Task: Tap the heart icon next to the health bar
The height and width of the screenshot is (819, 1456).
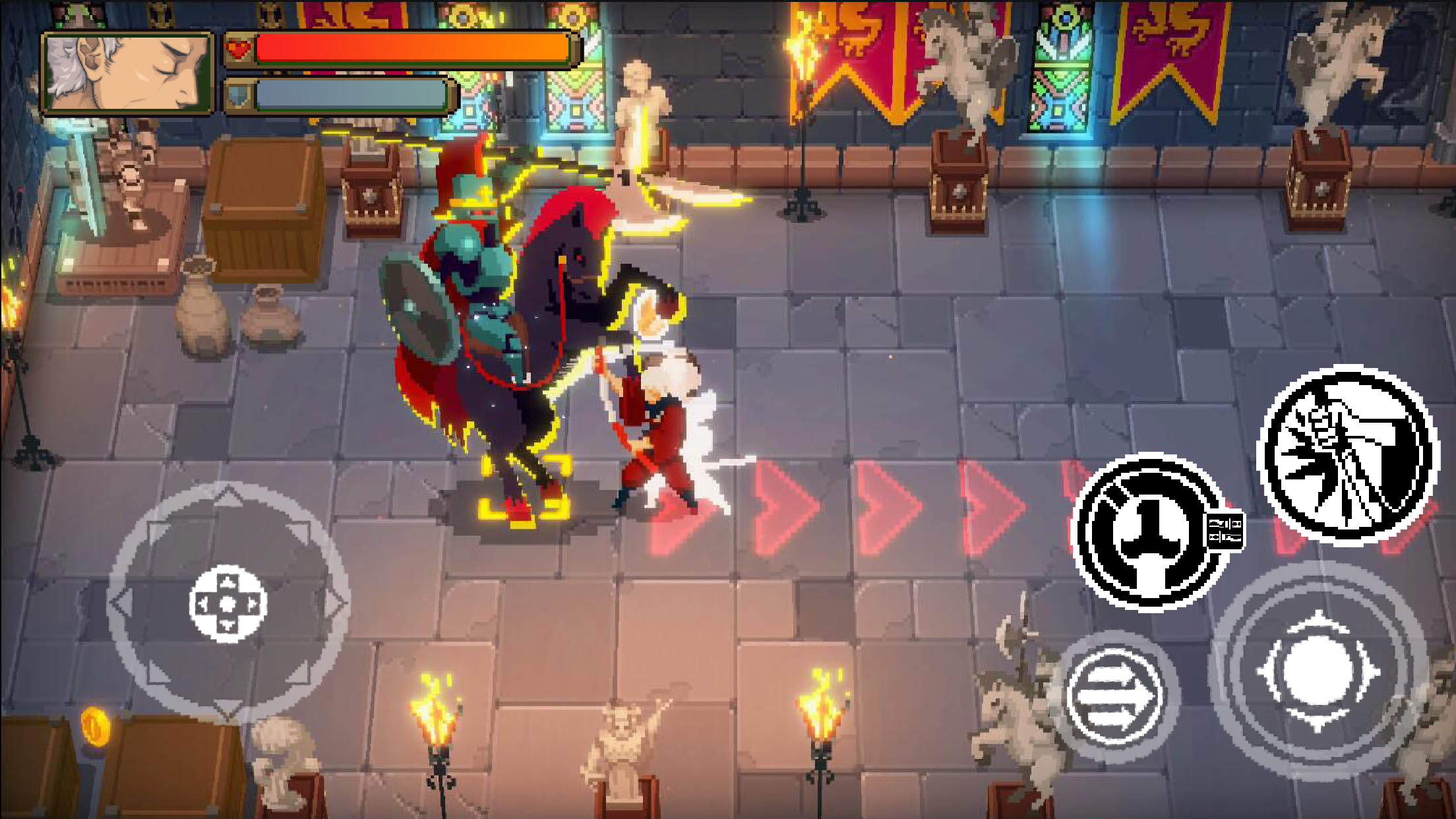Action: click(239, 47)
